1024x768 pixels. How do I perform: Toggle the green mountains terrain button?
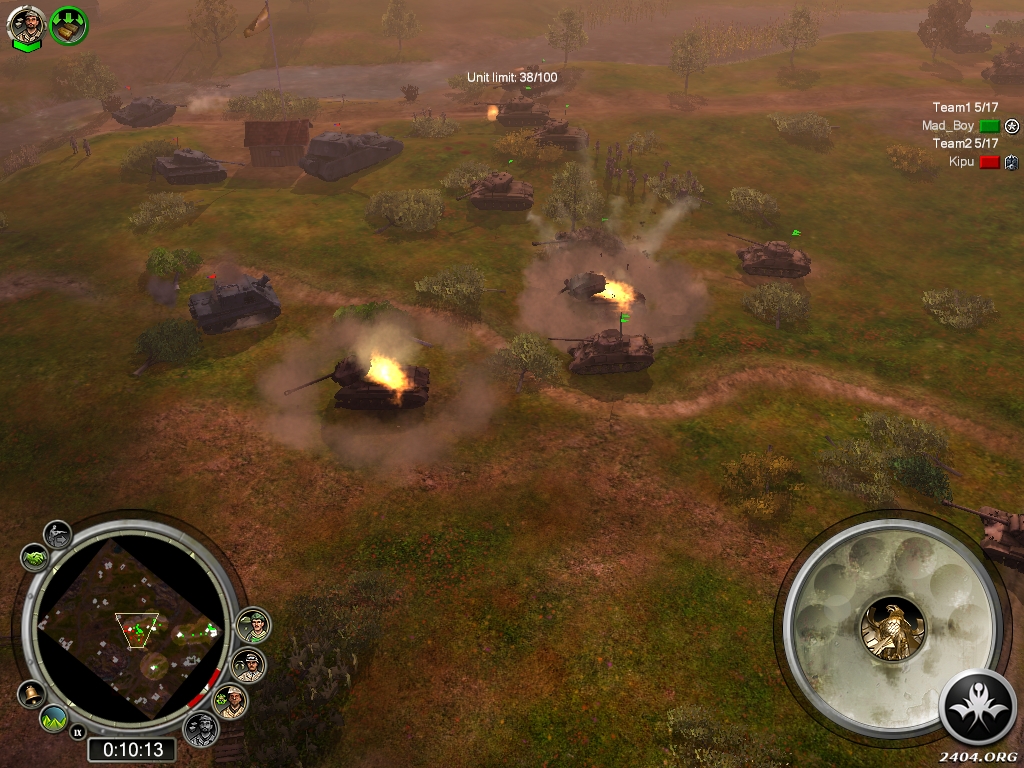(54, 717)
